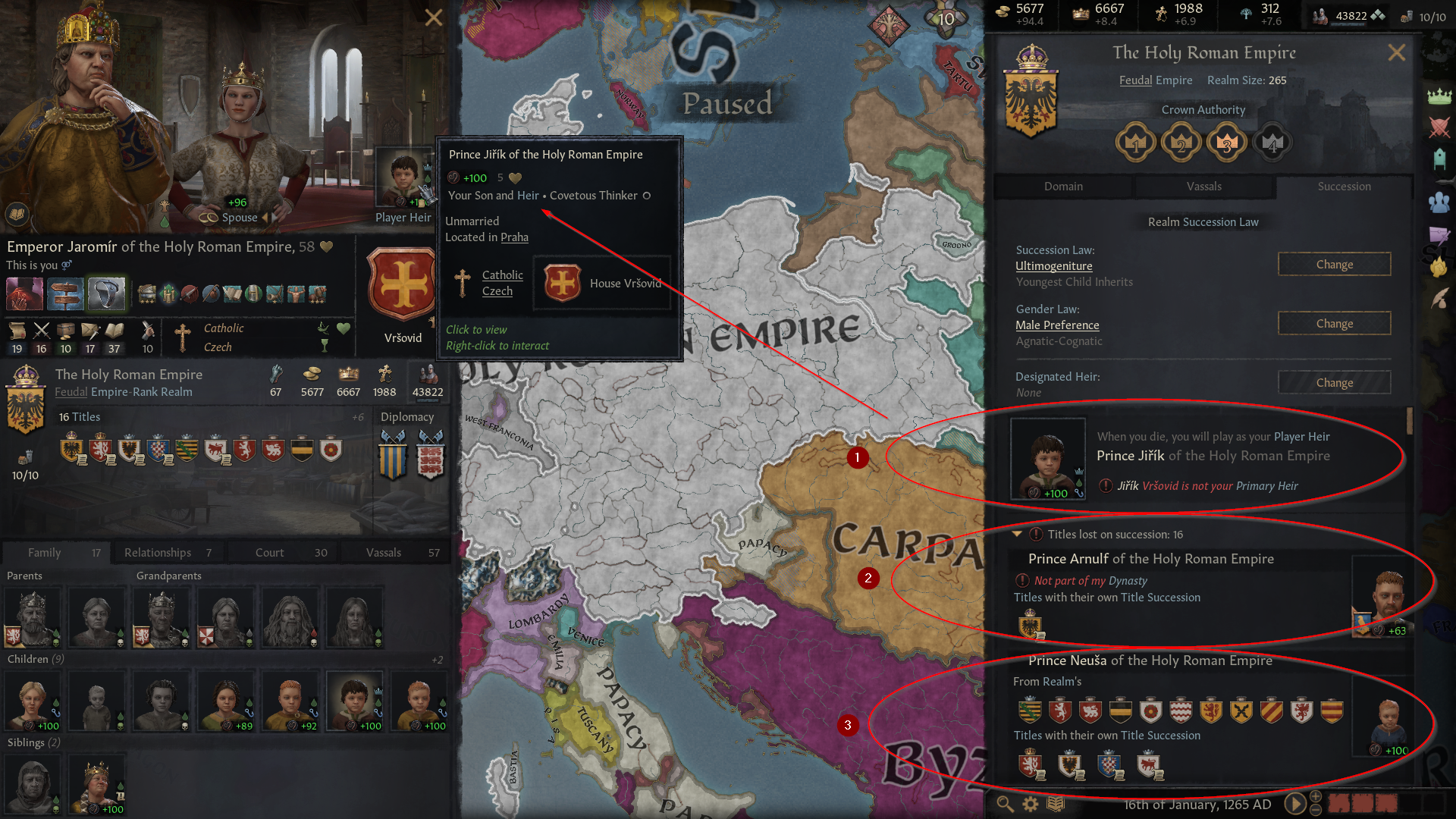
Task: Click Change next to Gender Law
Action: point(1334,323)
